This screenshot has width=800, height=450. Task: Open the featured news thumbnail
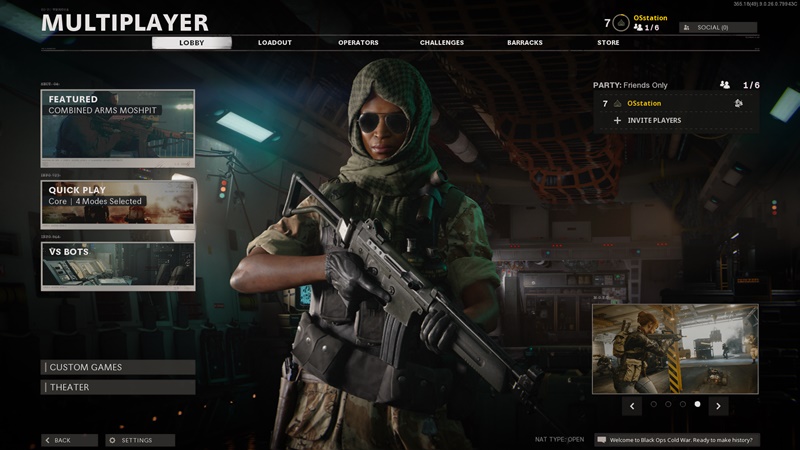tap(675, 349)
